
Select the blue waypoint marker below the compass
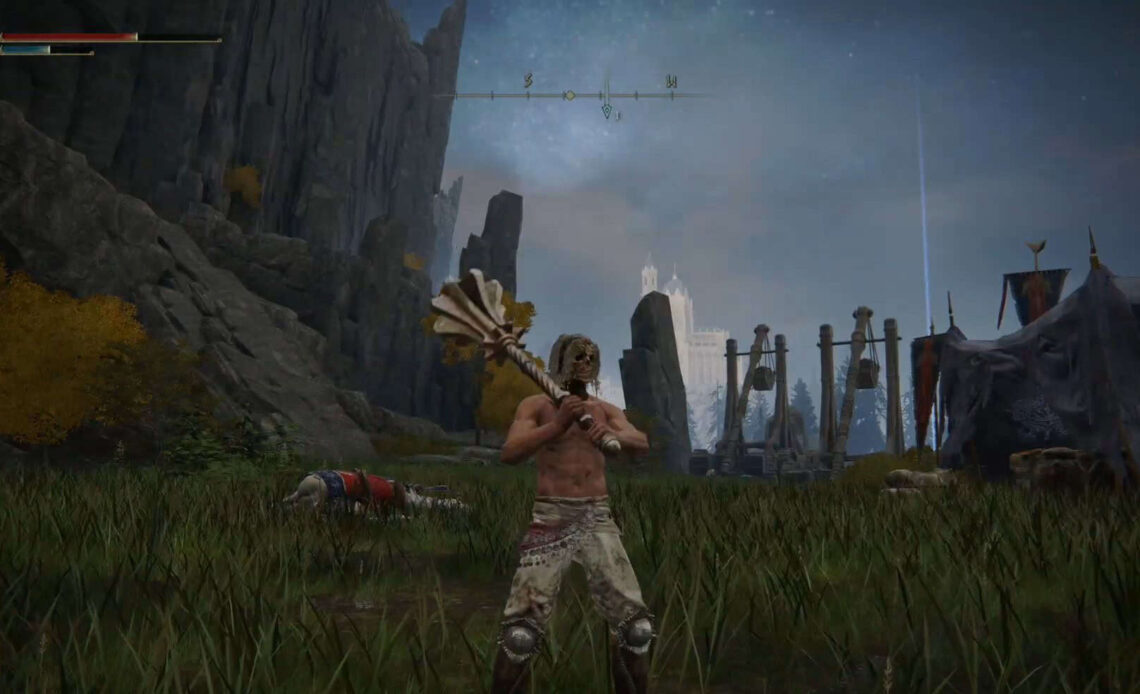click(x=606, y=111)
